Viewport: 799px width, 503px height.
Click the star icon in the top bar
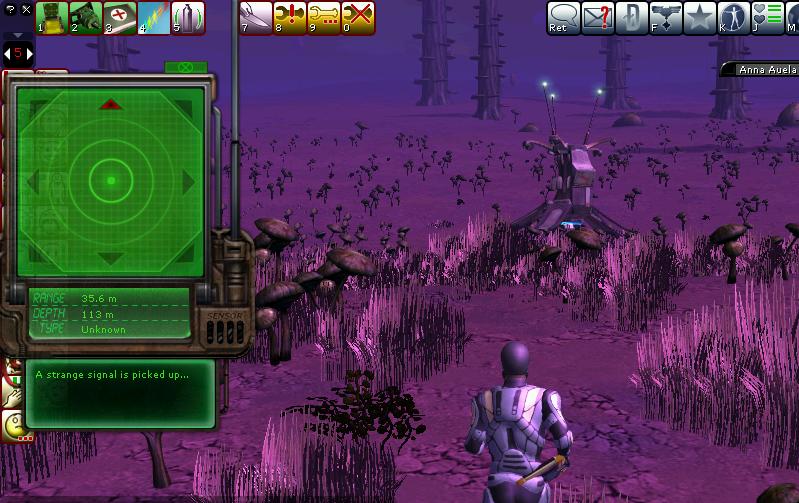[x=699, y=17]
